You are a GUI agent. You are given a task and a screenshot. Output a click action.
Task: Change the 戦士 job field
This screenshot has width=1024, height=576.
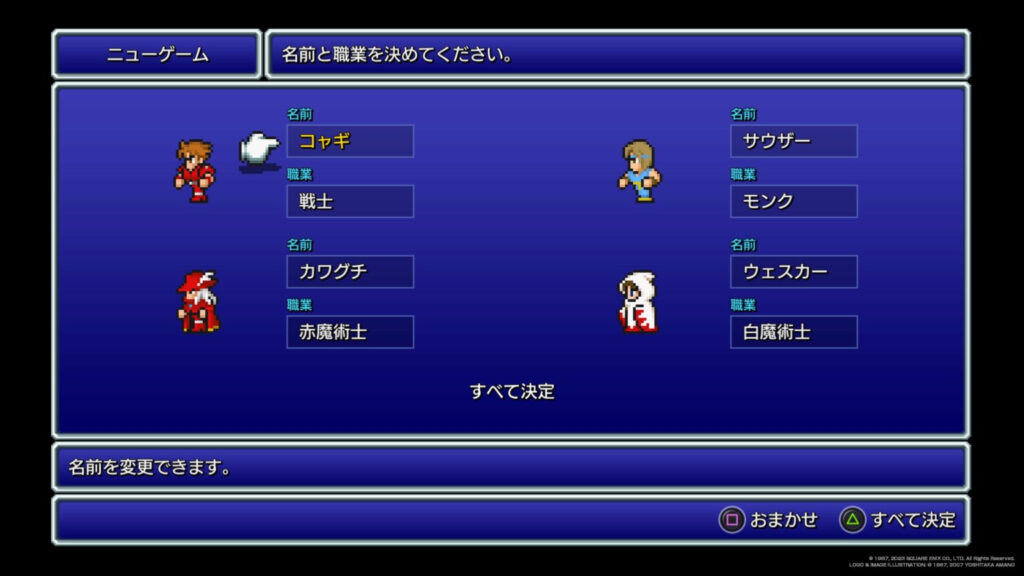350,201
